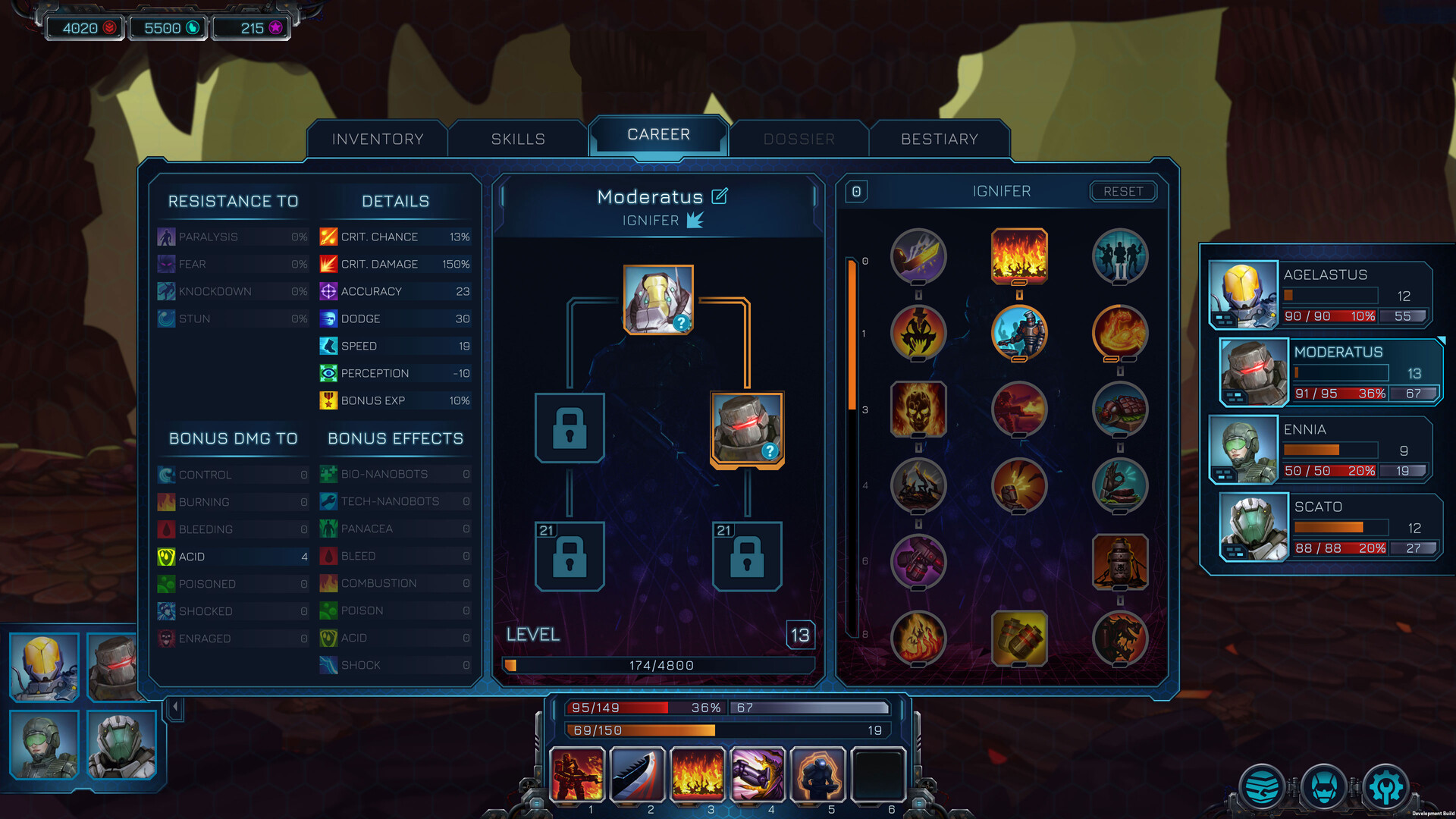Open the gear settings icon at bottom right
Viewport: 1456px width, 819px height.
click(1386, 786)
